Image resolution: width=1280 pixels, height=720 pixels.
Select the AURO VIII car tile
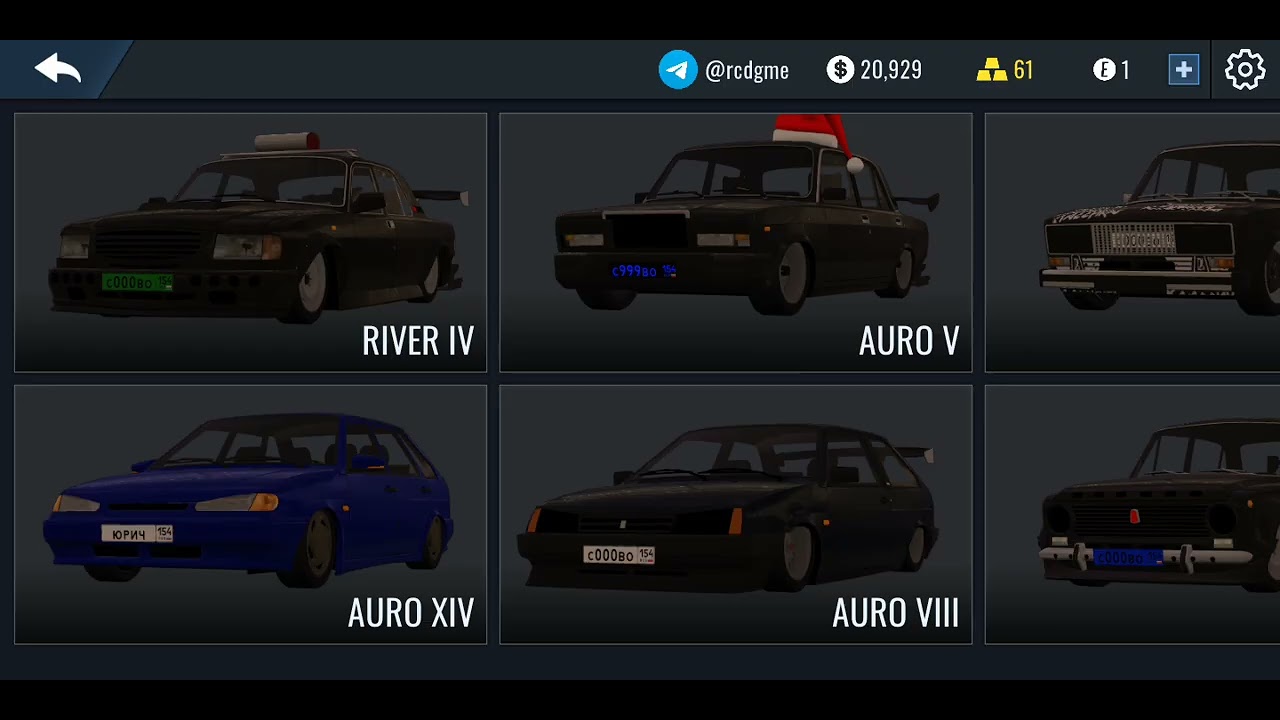pyautogui.click(x=735, y=514)
